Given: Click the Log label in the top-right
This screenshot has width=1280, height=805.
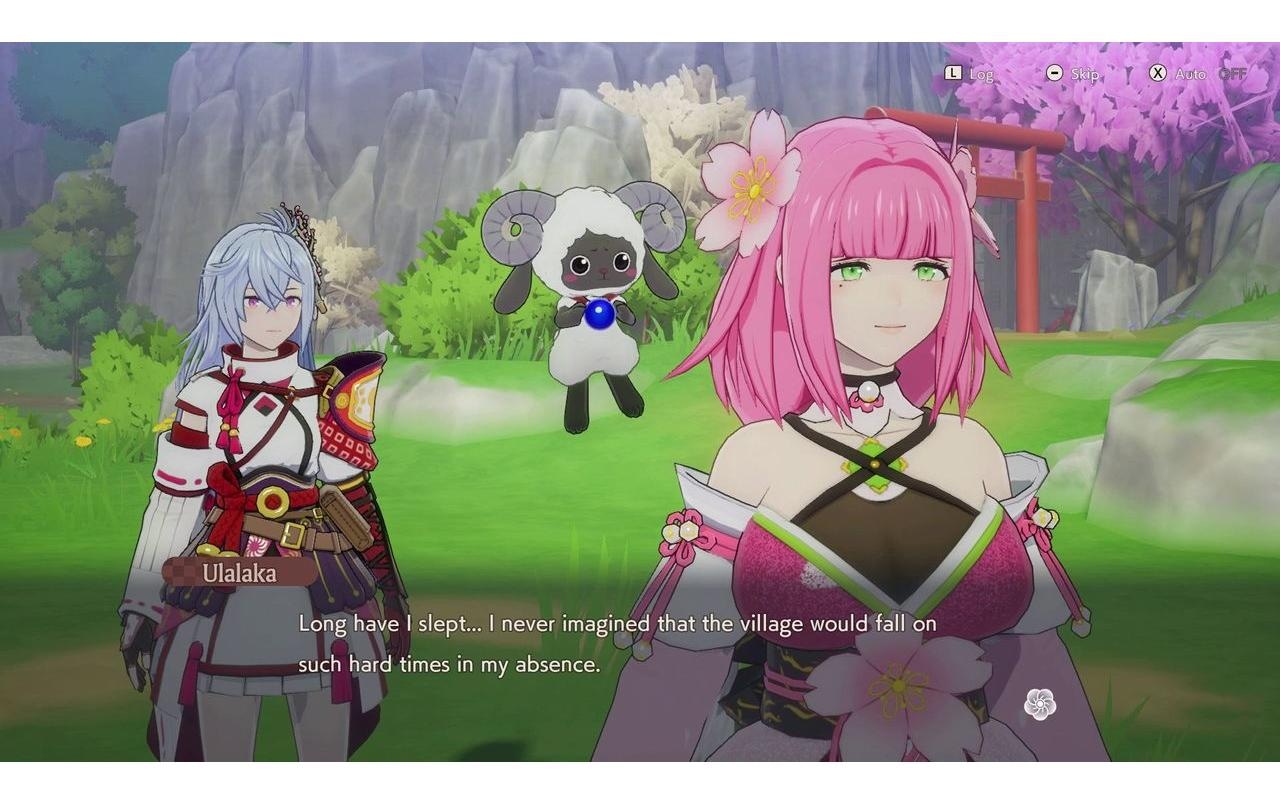Looking at the screenshot, I should point(980,73).
